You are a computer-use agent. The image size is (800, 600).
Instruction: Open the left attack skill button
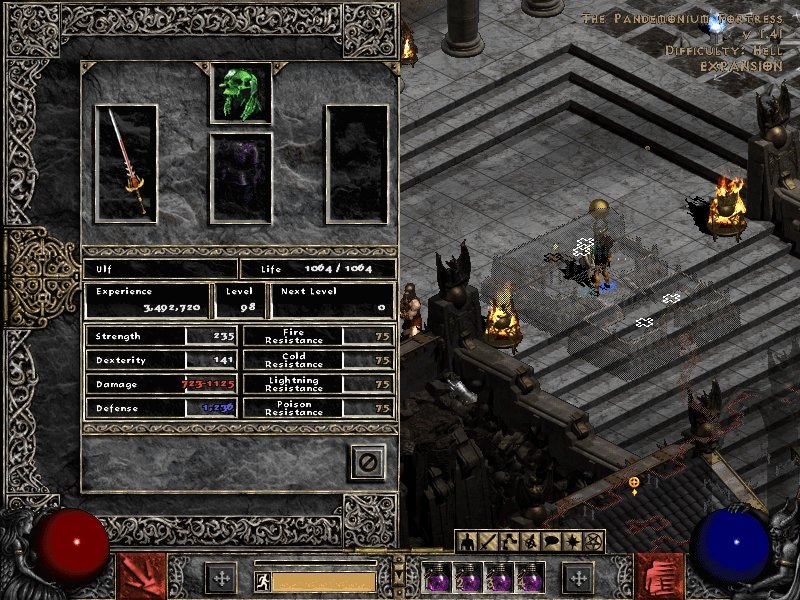142,576
